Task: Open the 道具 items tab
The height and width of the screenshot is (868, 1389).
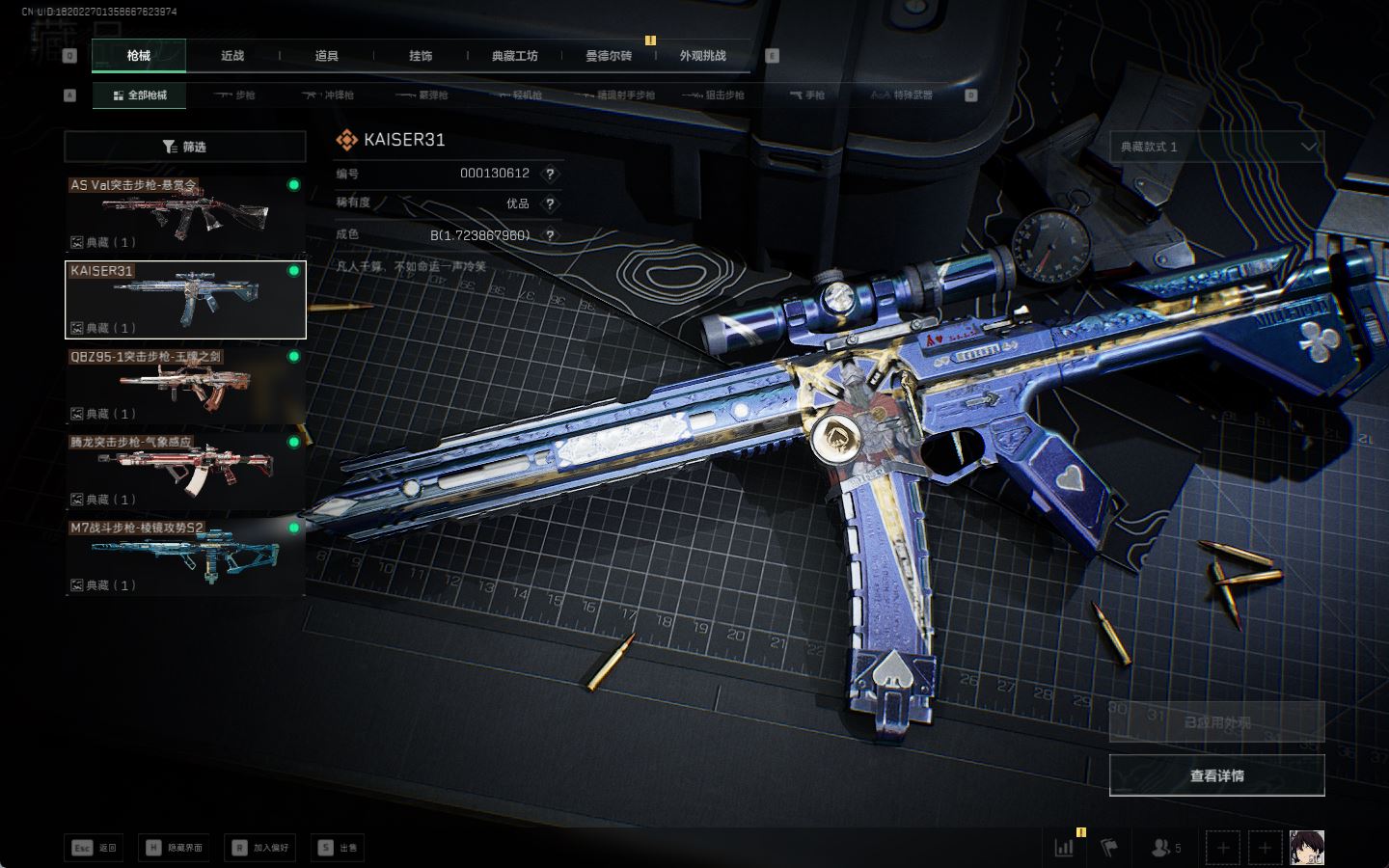Action: point(326,56)
